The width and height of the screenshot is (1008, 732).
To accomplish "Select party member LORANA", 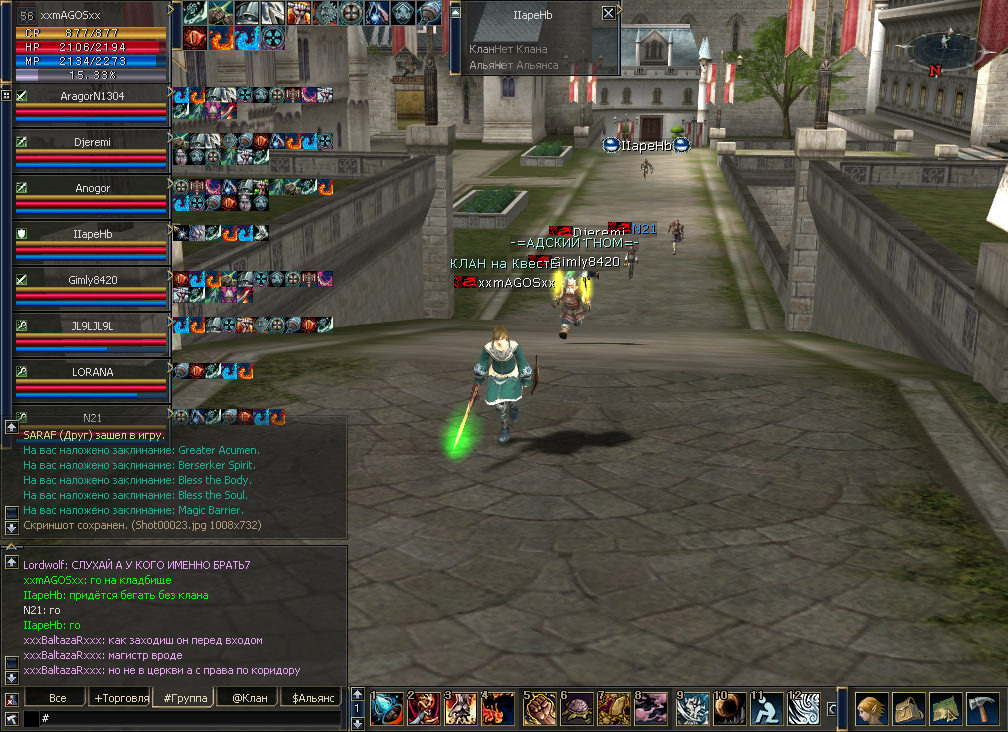I will tap(92, 372).
